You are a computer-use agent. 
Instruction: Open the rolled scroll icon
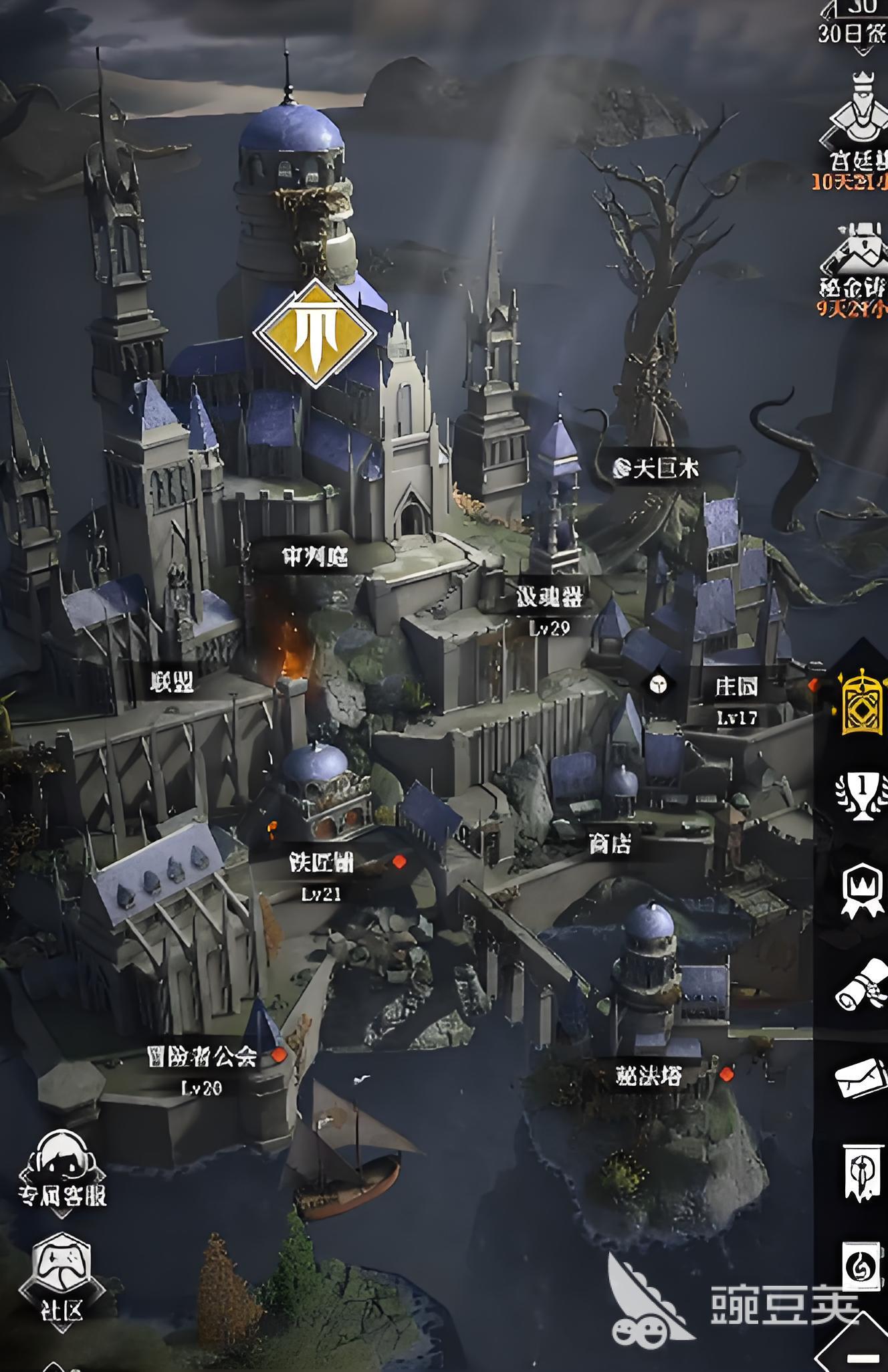pos(862,984)
